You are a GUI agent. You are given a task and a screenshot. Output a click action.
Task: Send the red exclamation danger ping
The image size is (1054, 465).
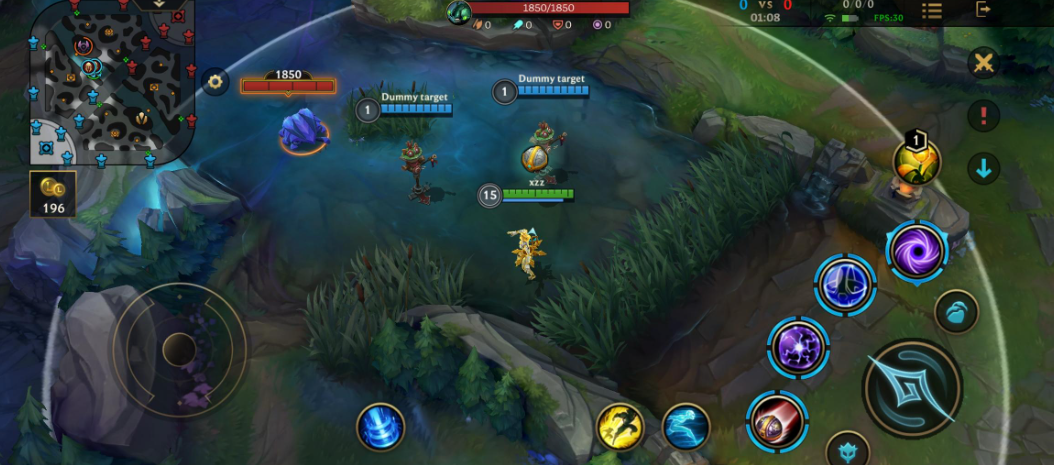click(x=984, y=115)
